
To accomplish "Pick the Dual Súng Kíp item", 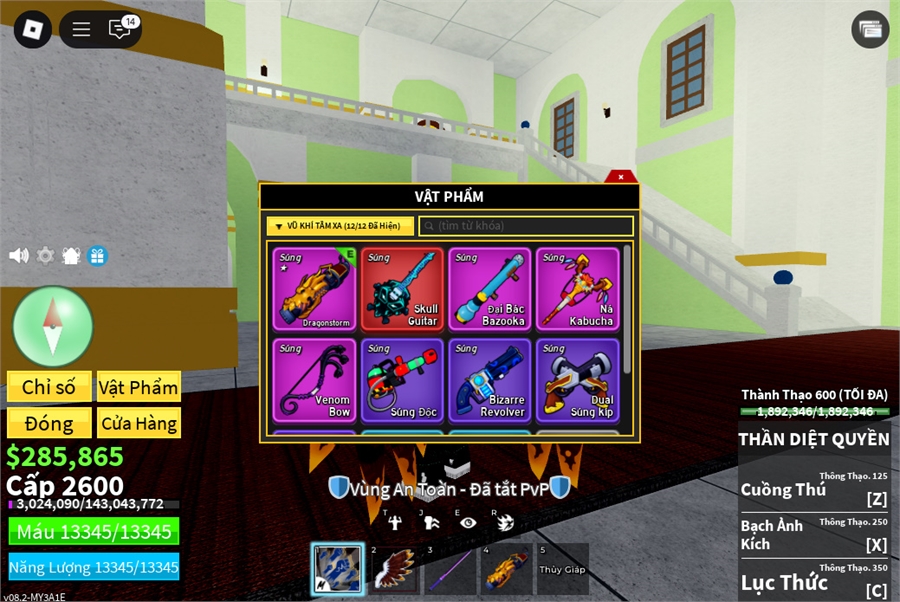I will coord(577,380).
